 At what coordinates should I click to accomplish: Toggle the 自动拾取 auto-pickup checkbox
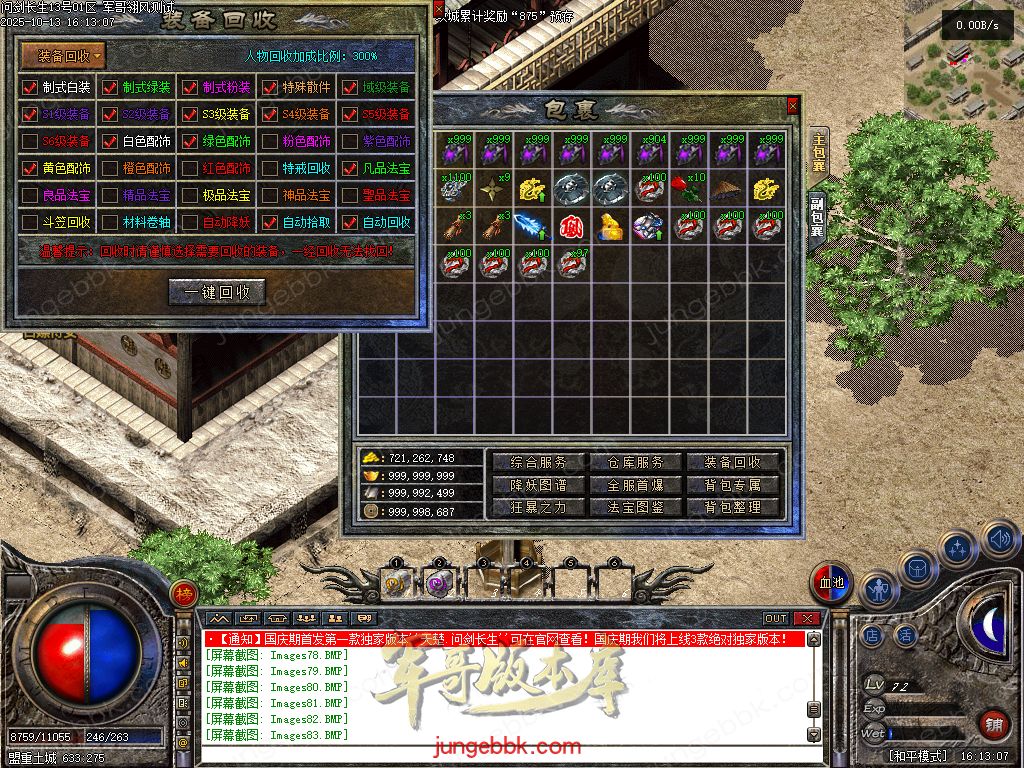(270, 222)
